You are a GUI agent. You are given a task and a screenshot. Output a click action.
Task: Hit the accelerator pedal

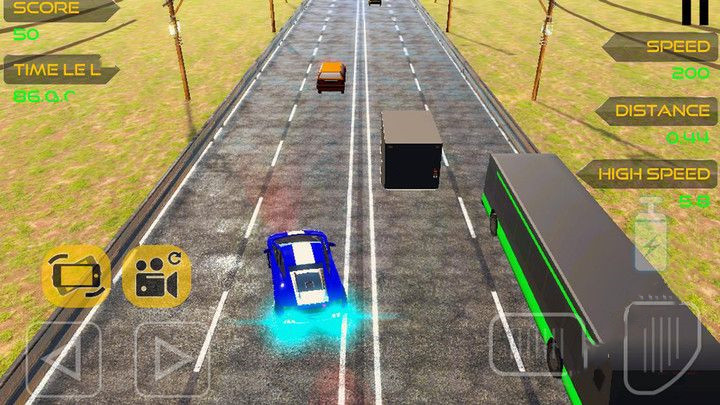coord(662,347)
